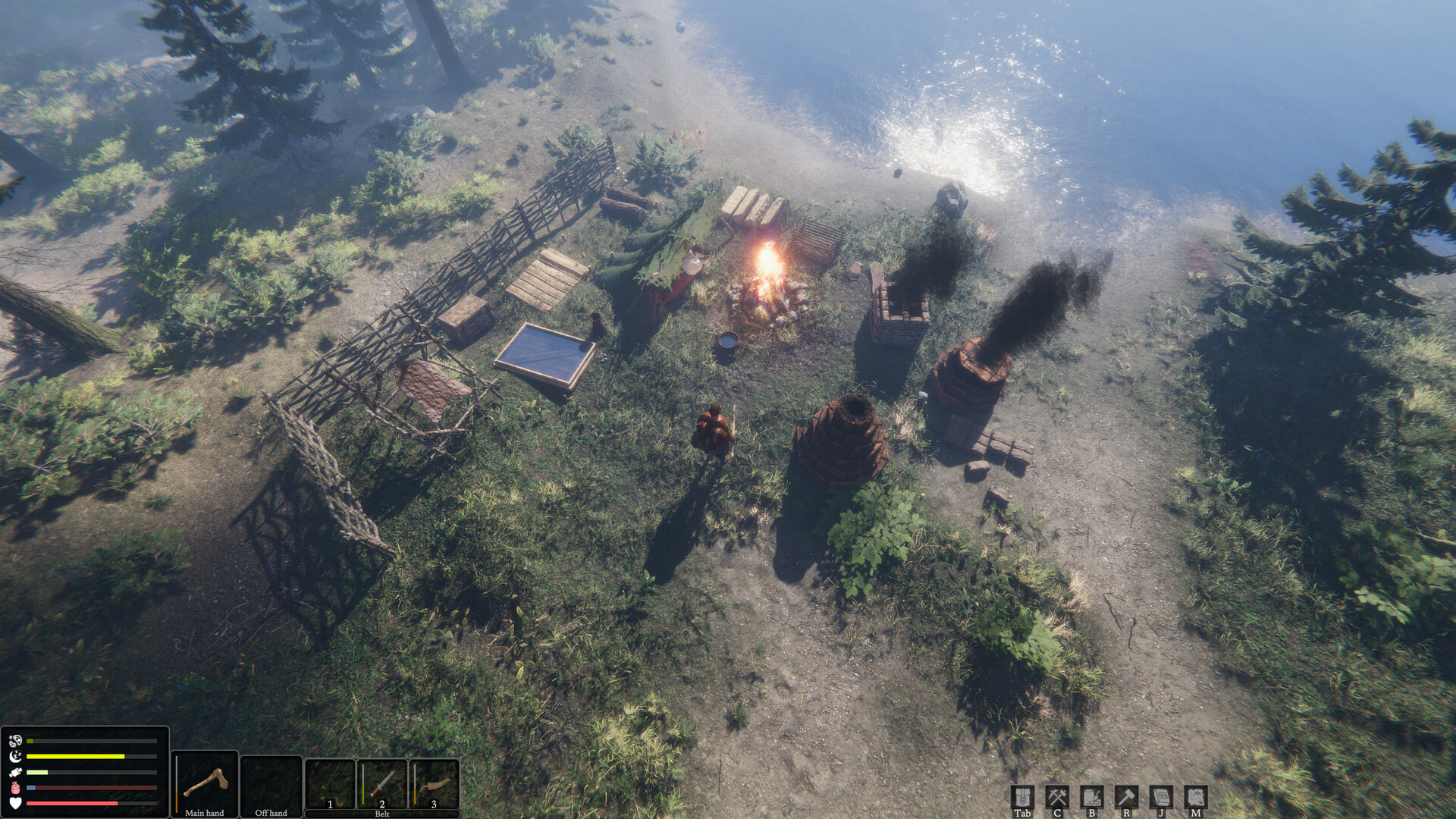This screenshot has width=1456, height=819.
Task: Click the heart health status icon
Action: point(16,803)
